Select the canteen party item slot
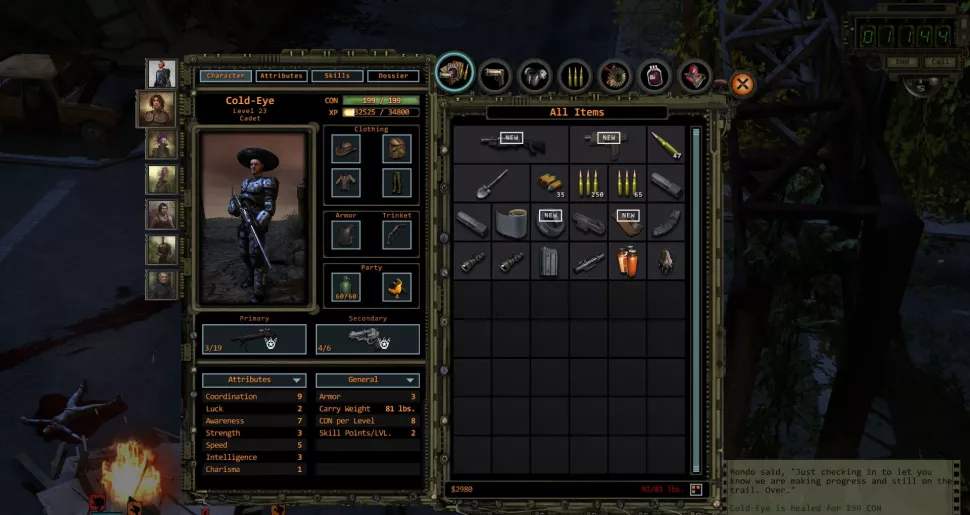 [x=347, y=287]
